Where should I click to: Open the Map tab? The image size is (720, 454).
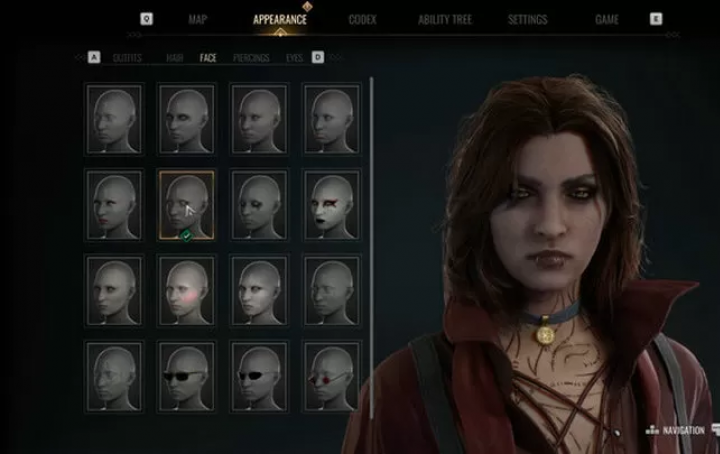[x=198, y=19]
